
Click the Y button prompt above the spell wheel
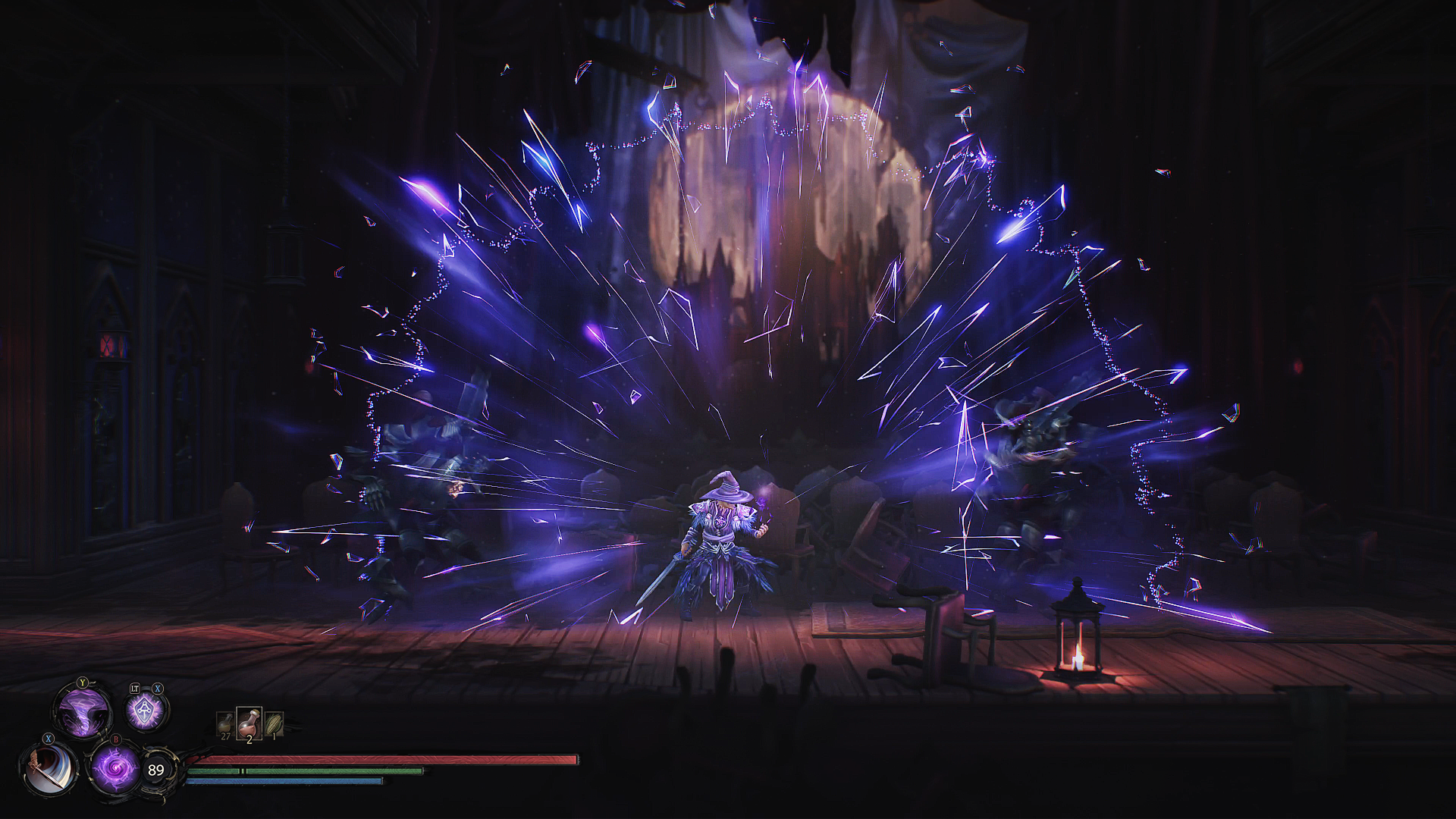point(83,682)
